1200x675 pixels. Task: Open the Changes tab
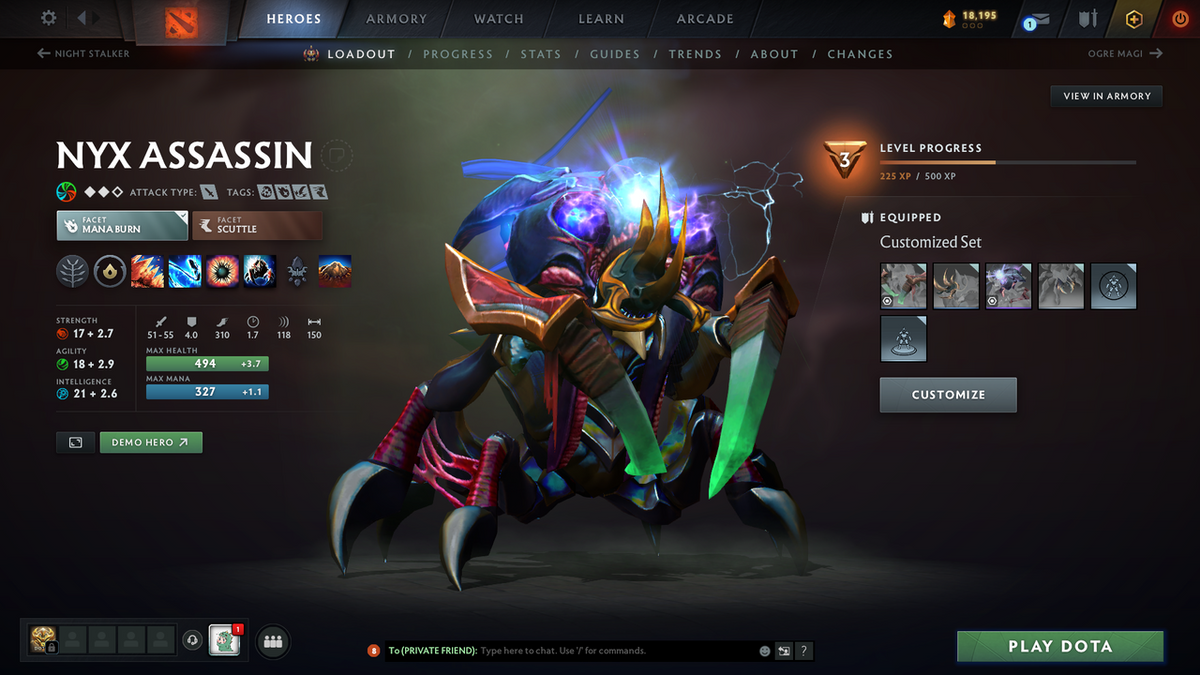(x=860, y=54)
